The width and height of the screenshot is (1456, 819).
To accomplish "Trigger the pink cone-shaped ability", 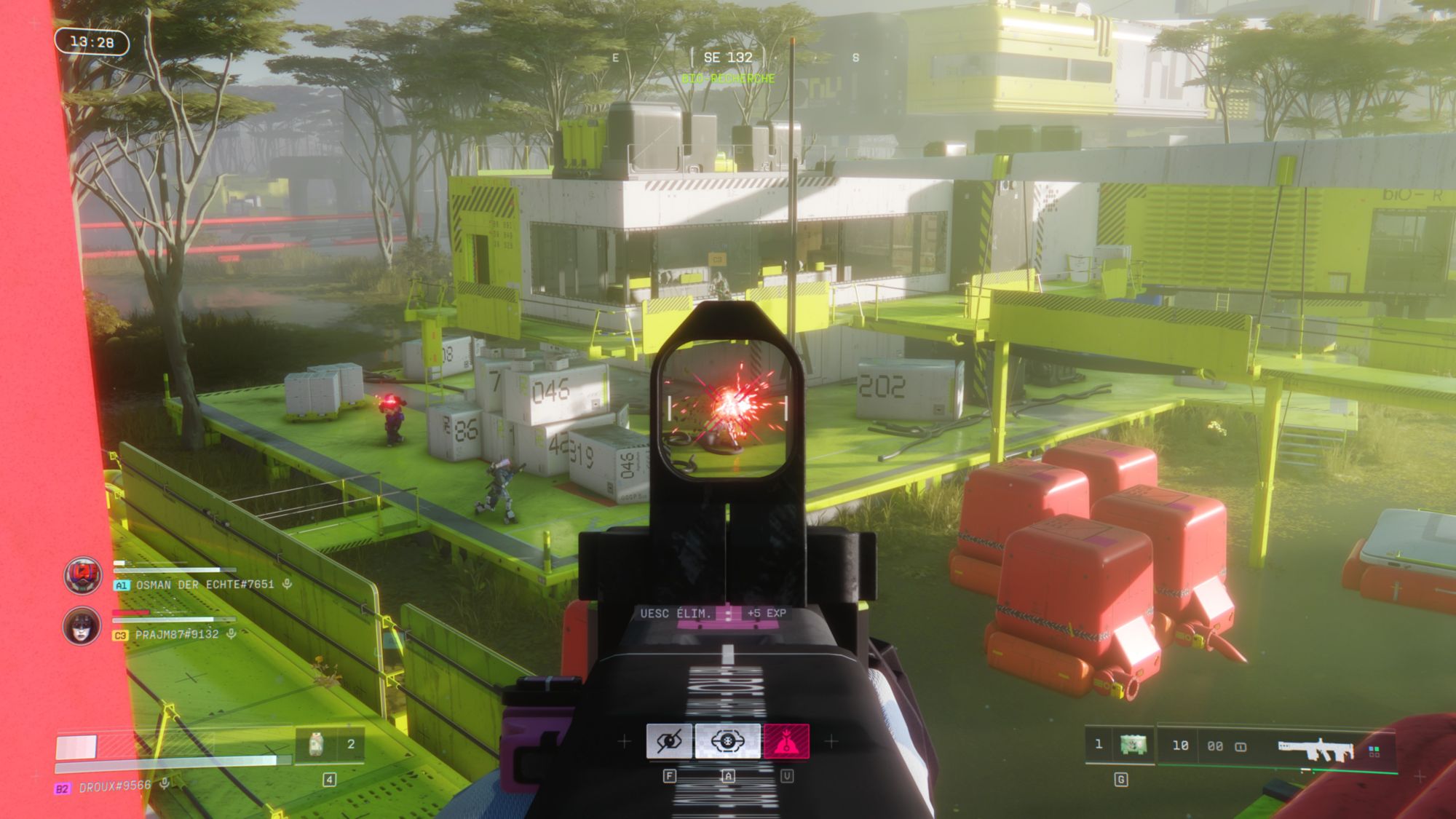I will tap(786, 741).
